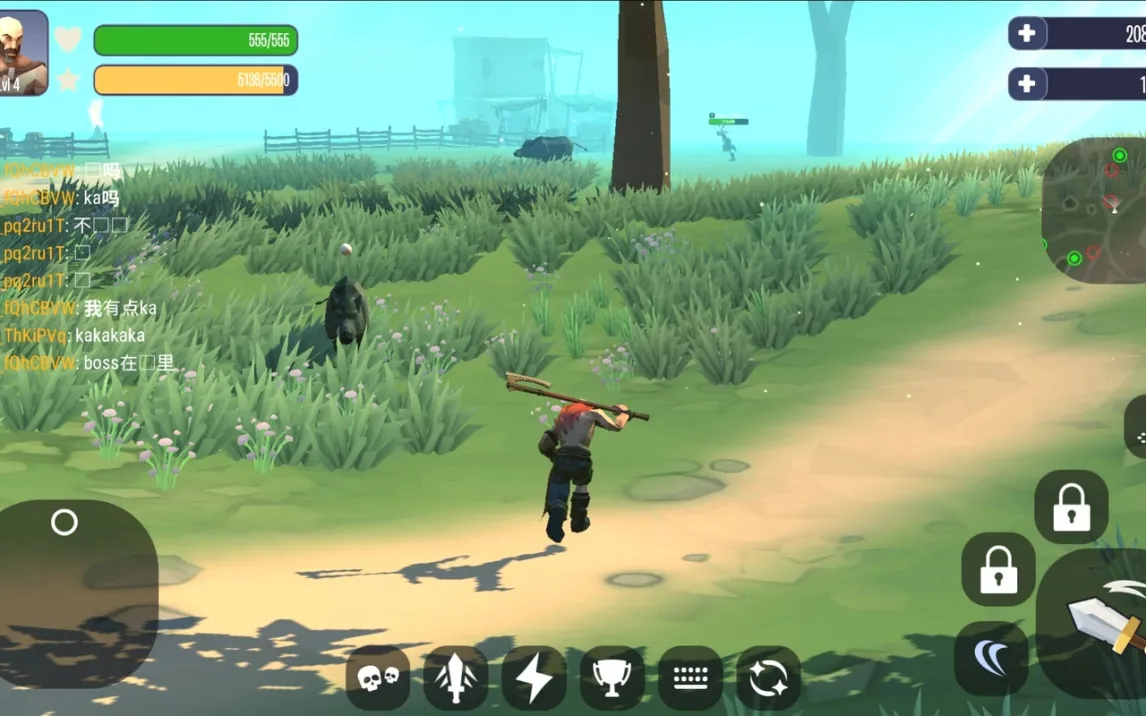This screenshot has width=1146, height=716.
Task: Attack with the large sword button
Action: click(x=1100, y=620)
